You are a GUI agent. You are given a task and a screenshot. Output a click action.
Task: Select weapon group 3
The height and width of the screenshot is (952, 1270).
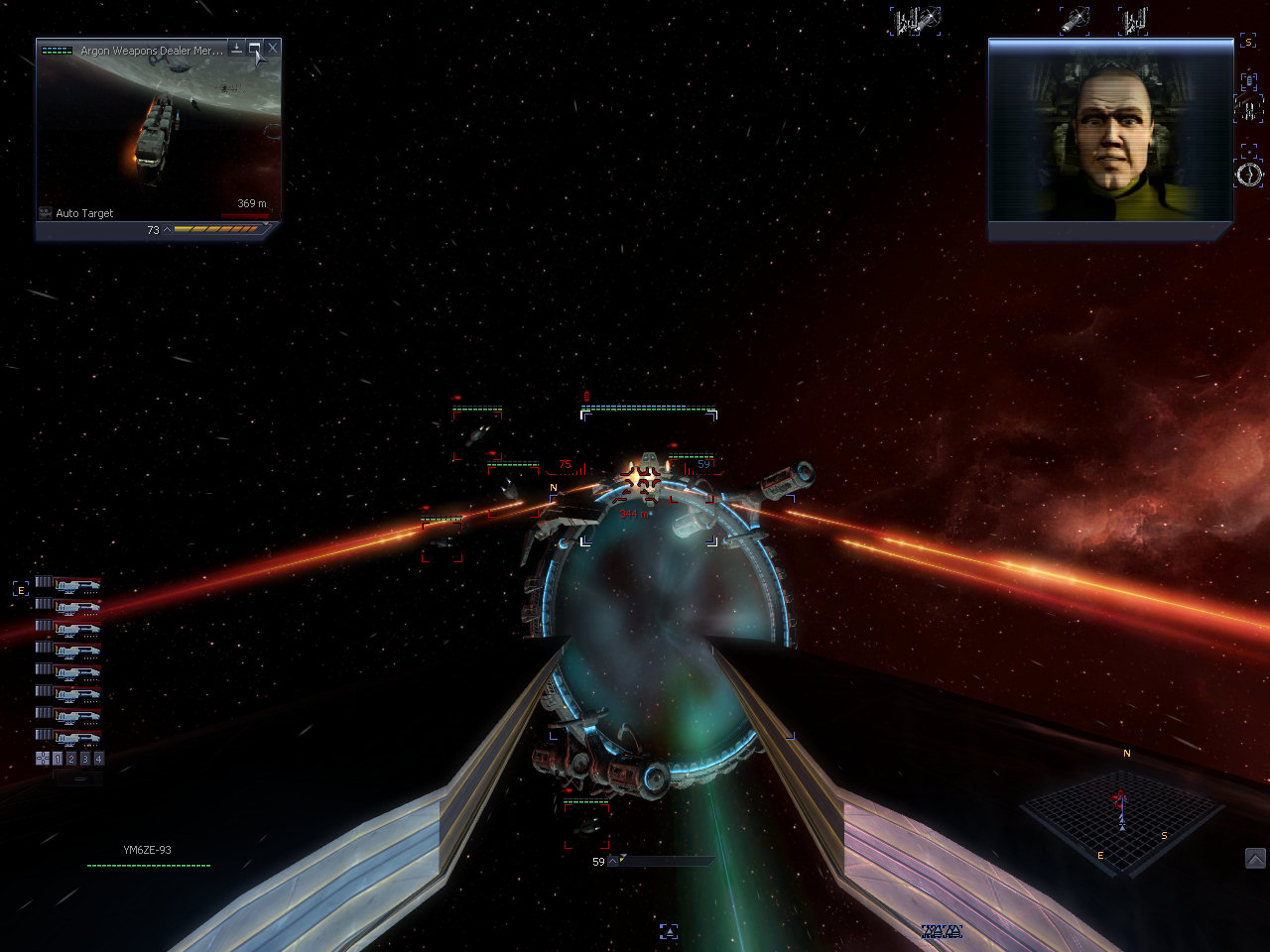(x=84, y=759)
